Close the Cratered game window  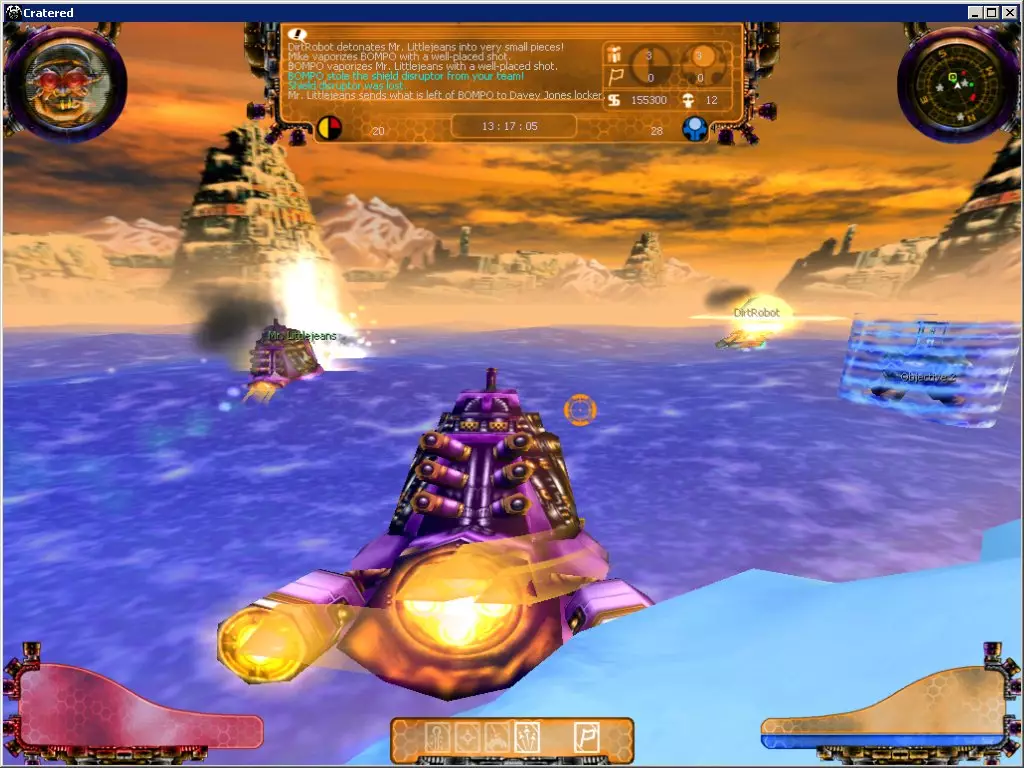[x=1010, y=12]
